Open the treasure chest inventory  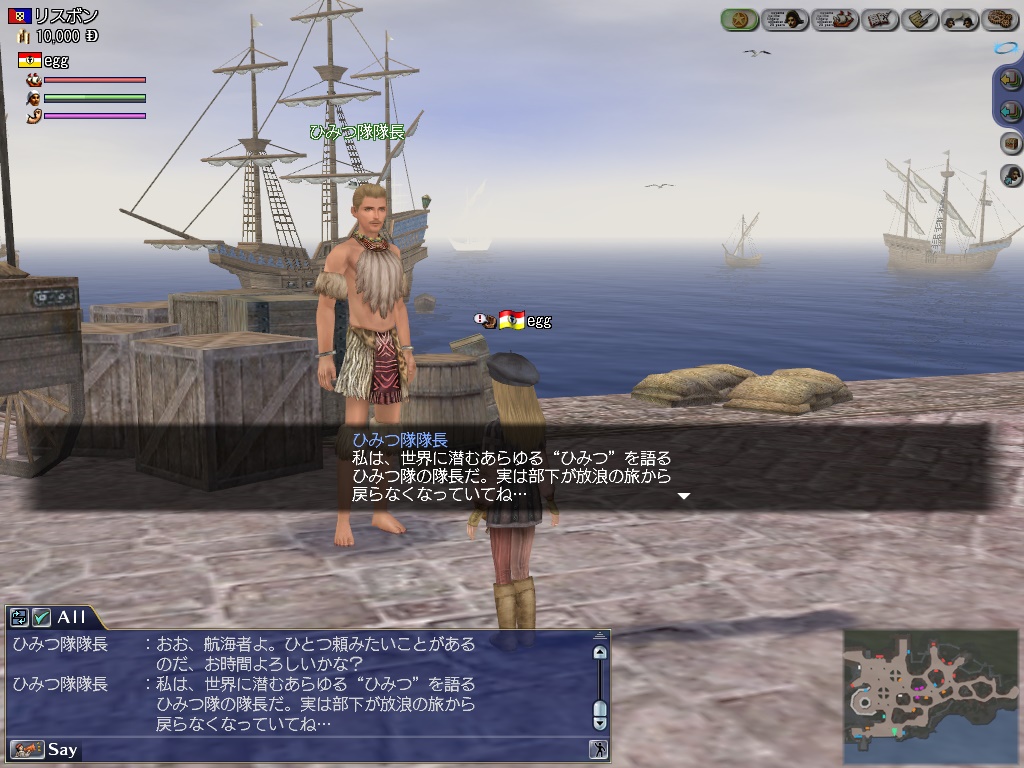(1011, 144)
